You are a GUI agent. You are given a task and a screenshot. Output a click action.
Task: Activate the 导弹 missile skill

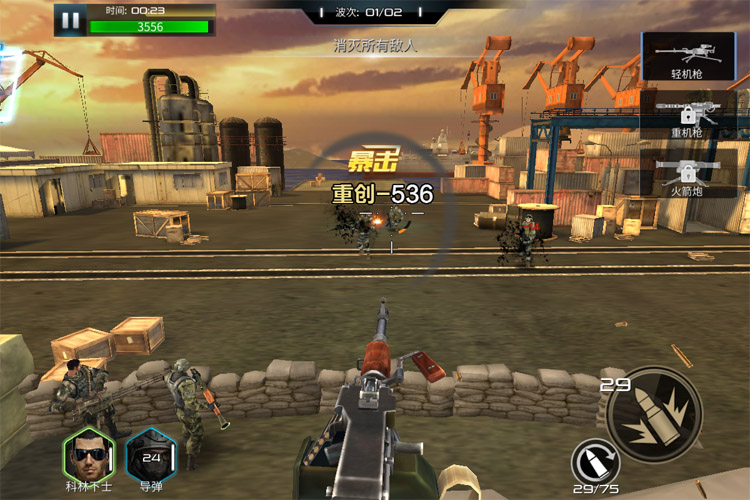[x=151, y=455]
